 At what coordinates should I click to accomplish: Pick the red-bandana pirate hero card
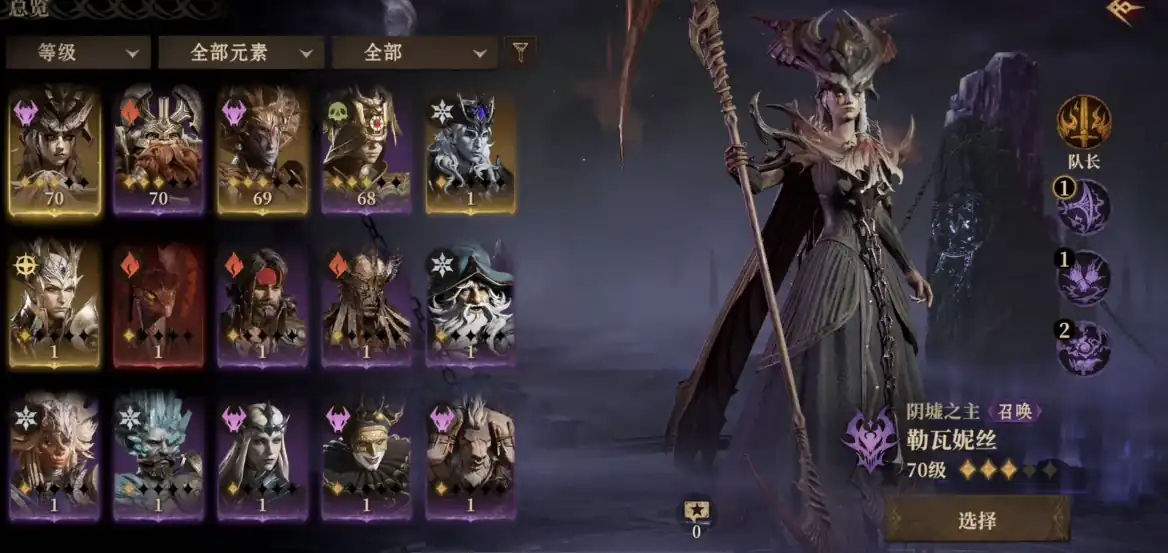[x=263, y=303]
